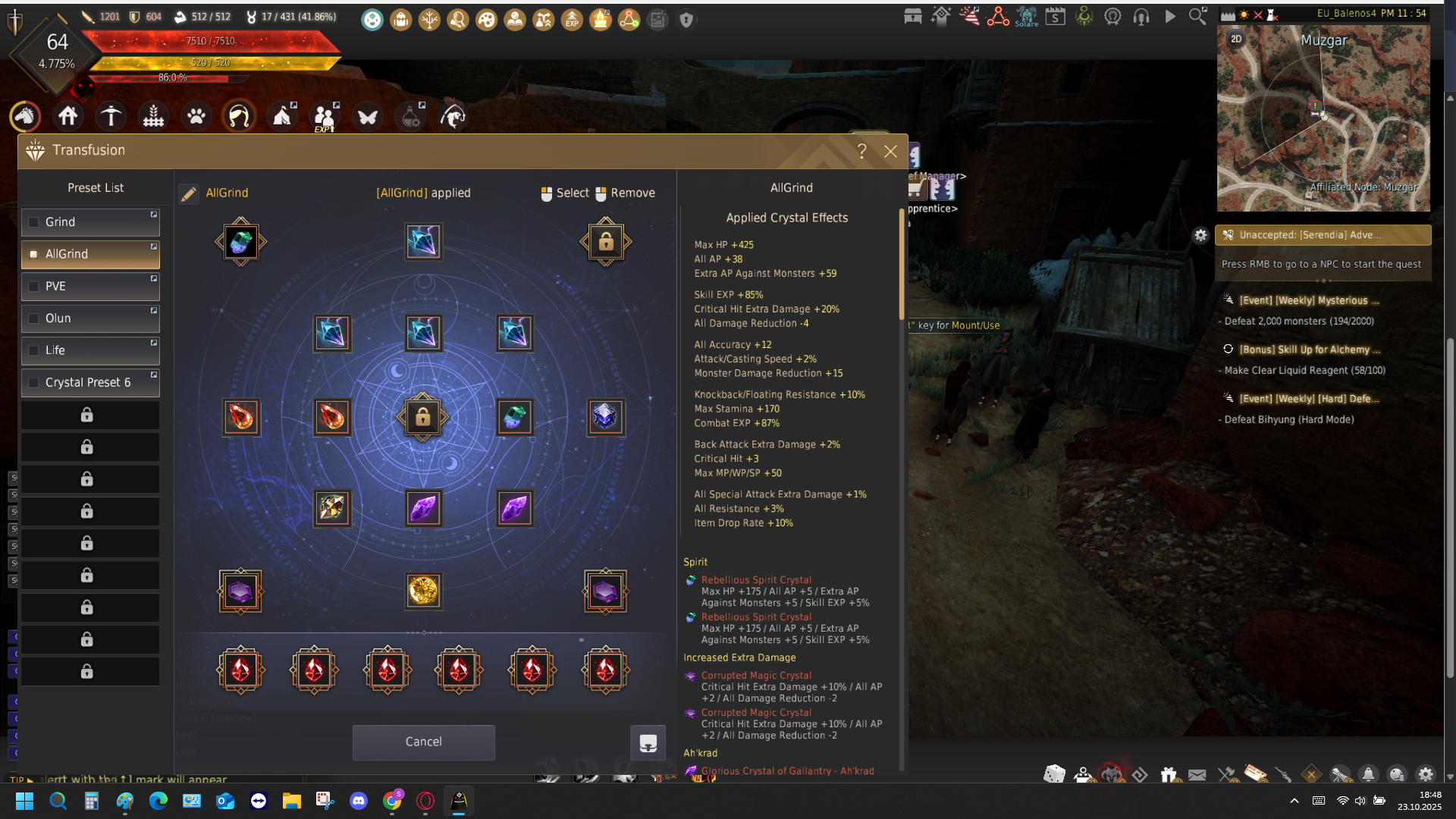Open the Bonus Skill Up for Alchemy quest
1456x819 pixels.
click(x=1309, y=350)
